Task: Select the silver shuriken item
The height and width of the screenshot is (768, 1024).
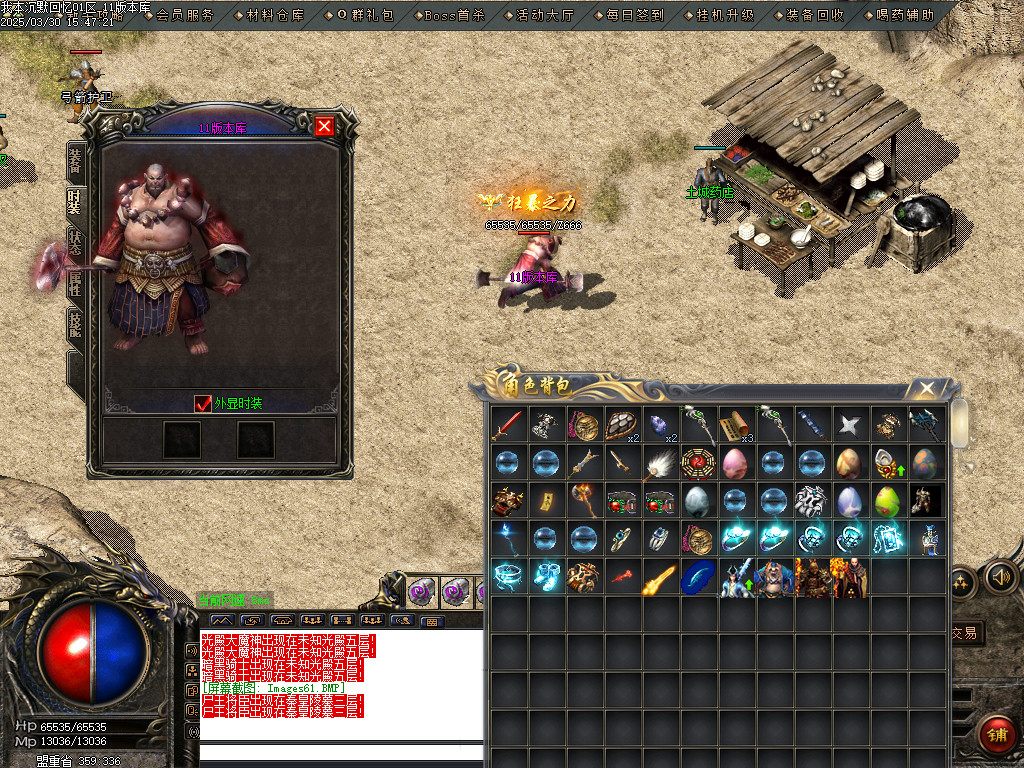Action: [849, 424]
